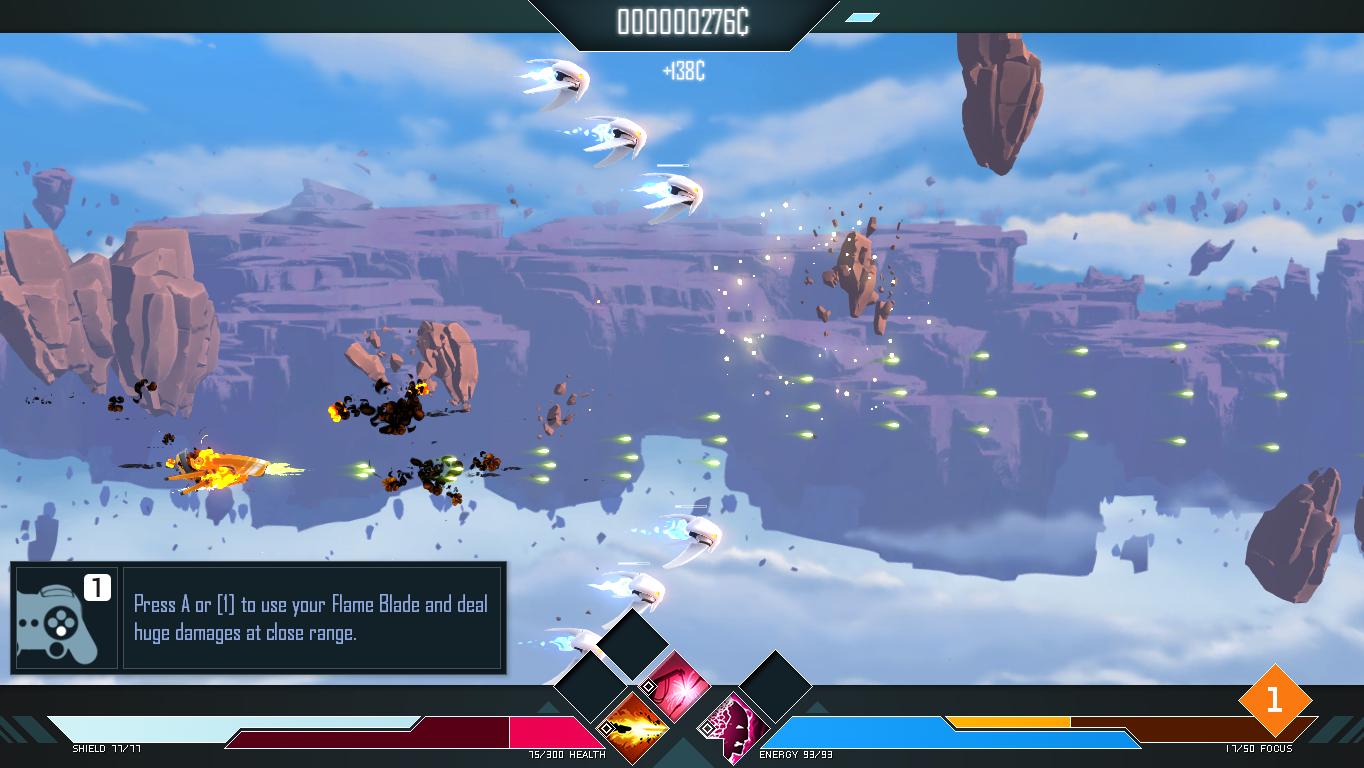Activate the fiery Flame Blade ability icon

click(637, 724)
